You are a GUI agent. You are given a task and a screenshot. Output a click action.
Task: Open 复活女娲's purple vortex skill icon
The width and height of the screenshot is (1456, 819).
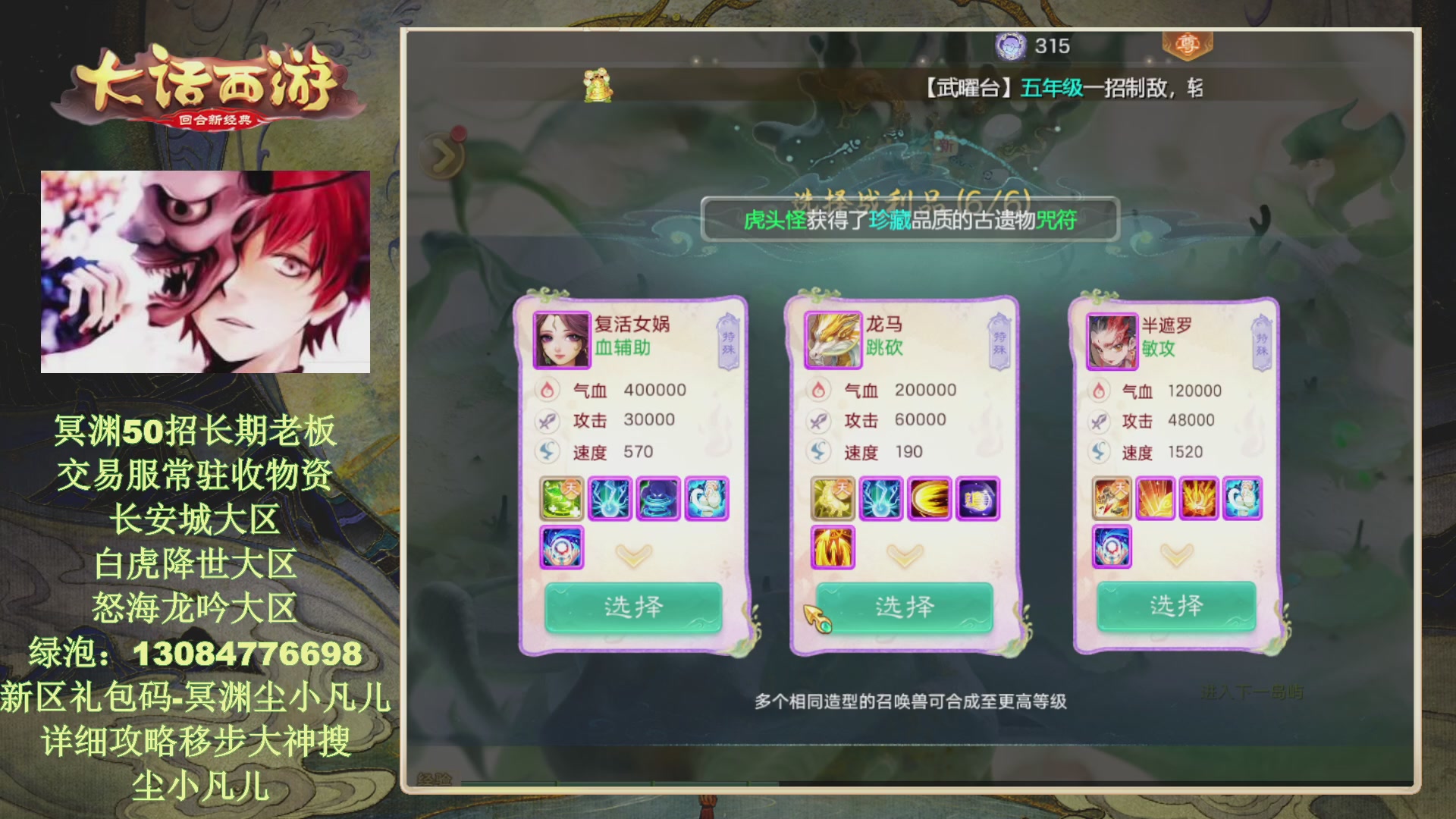(x=561, y=548)
